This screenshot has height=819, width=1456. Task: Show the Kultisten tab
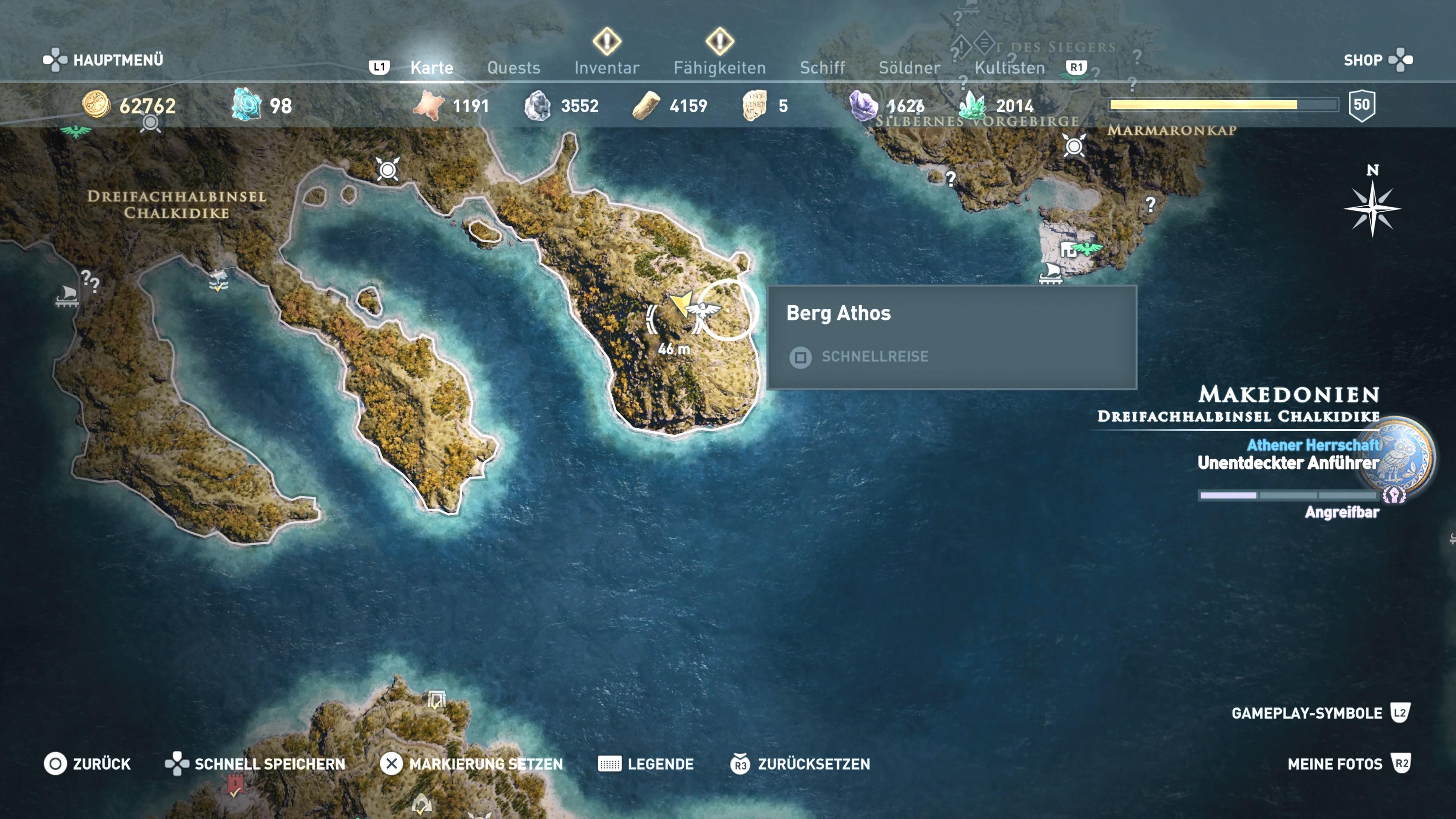pos(1009,68)
